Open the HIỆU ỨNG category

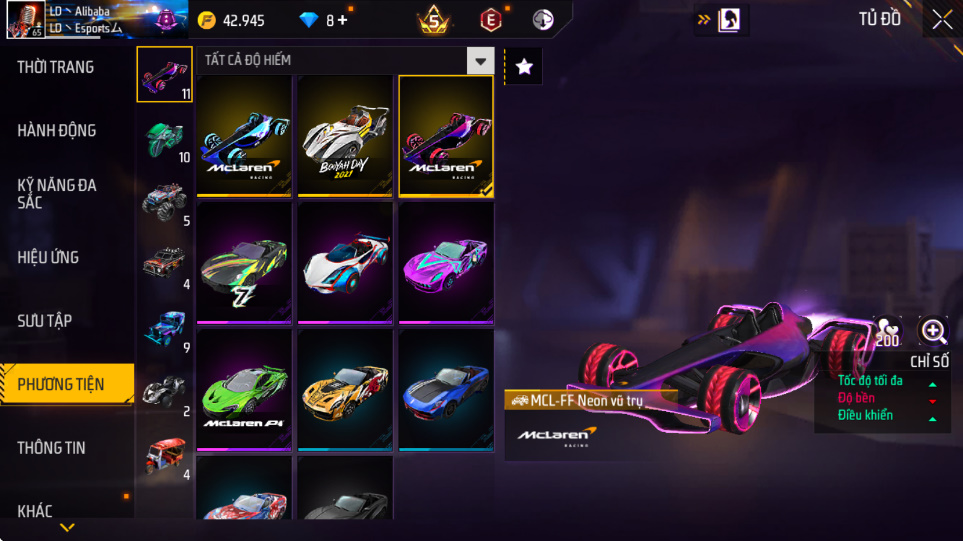click(48, 257)
